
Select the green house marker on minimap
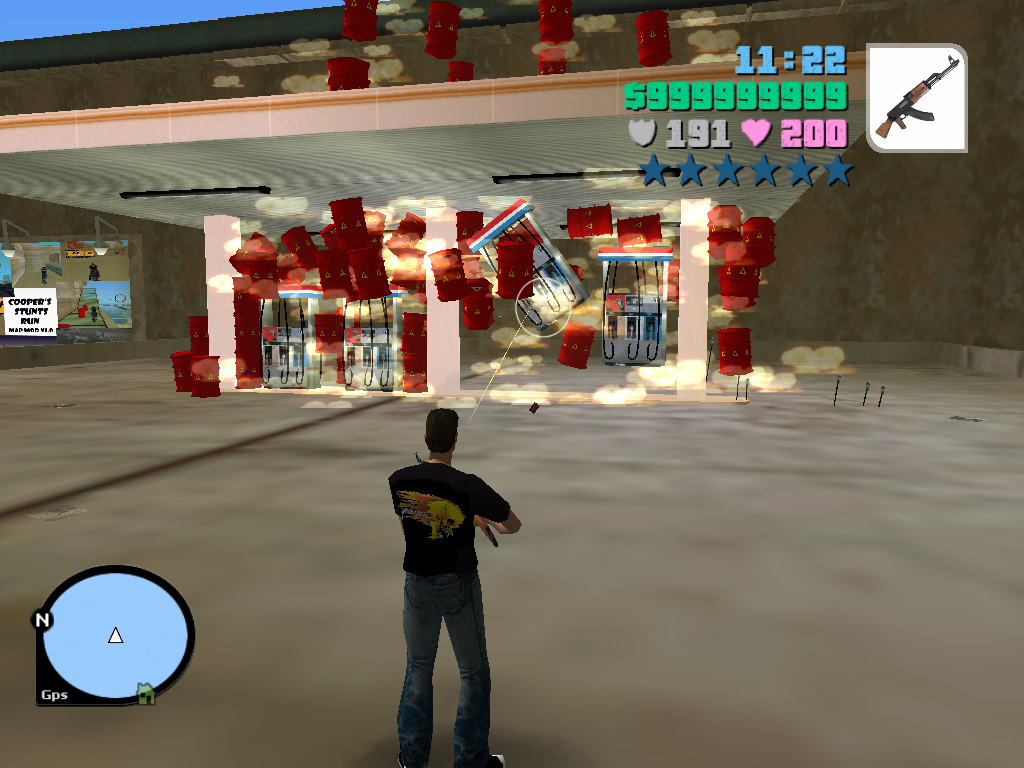pos(146,692)
